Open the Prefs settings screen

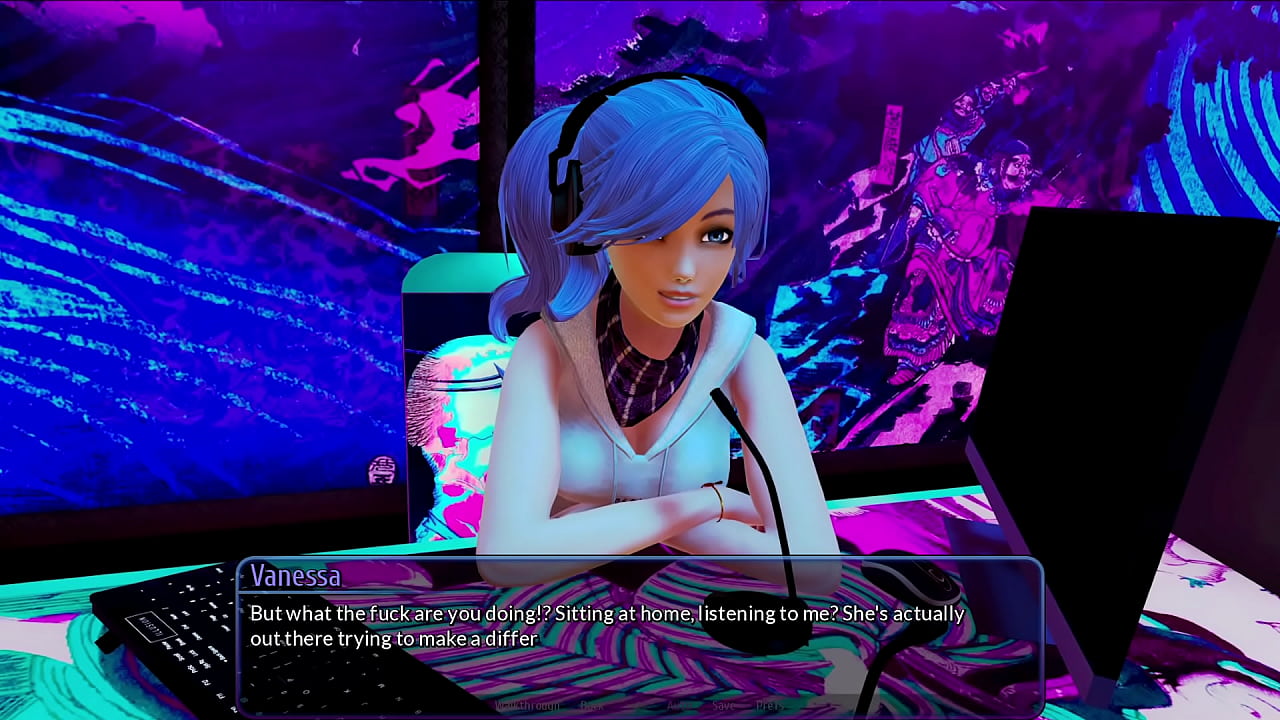(x=771, y=705)
